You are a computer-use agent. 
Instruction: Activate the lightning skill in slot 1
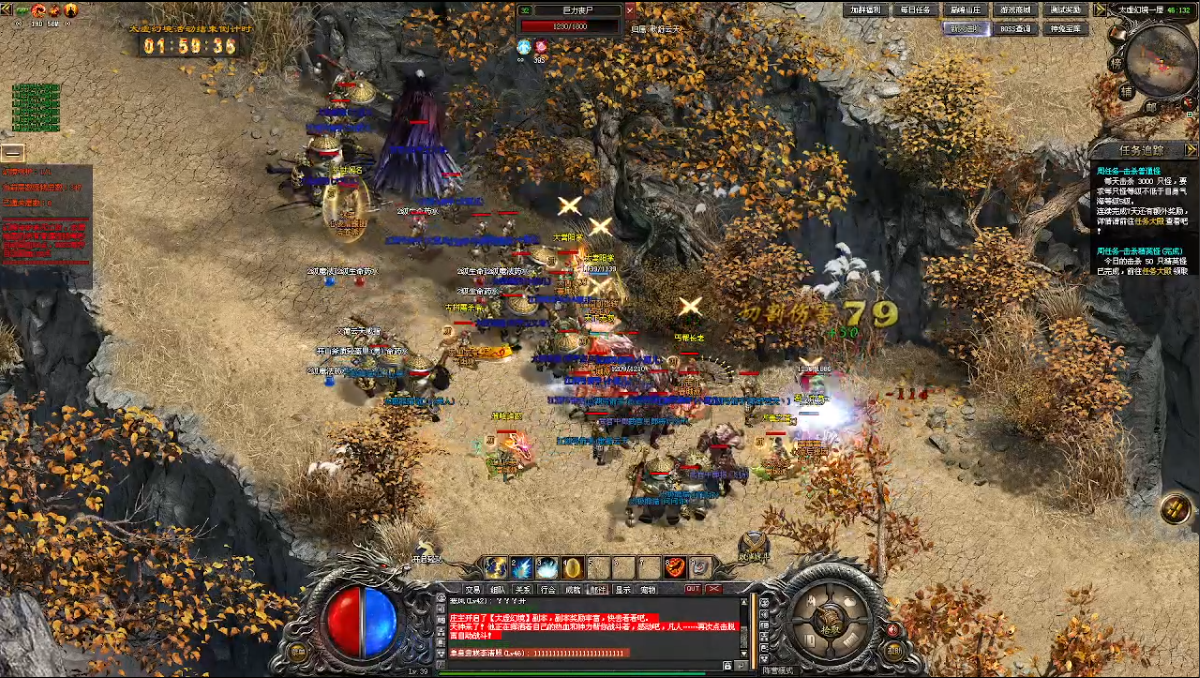click(x=495, y=568)
